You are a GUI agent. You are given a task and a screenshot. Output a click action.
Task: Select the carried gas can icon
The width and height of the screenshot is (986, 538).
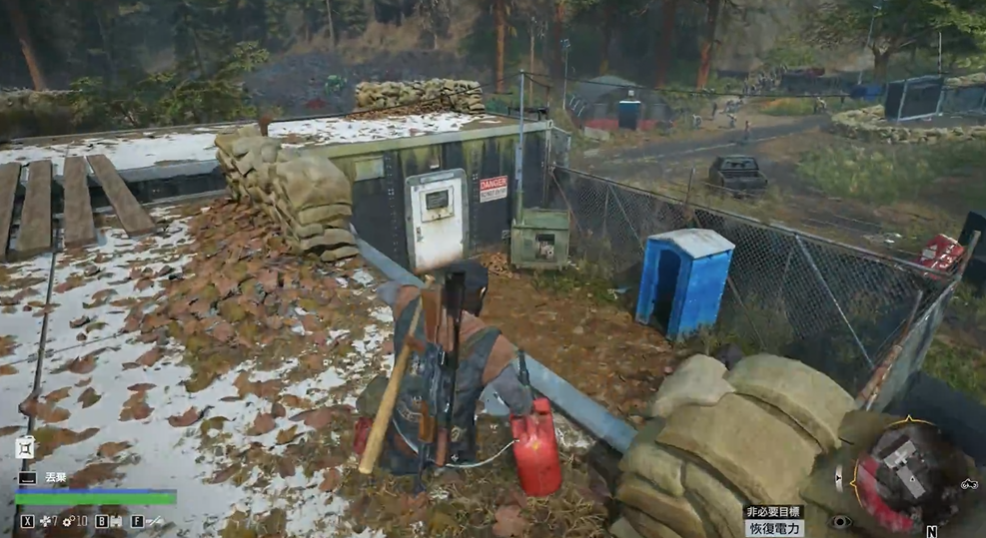coord(26,449)
